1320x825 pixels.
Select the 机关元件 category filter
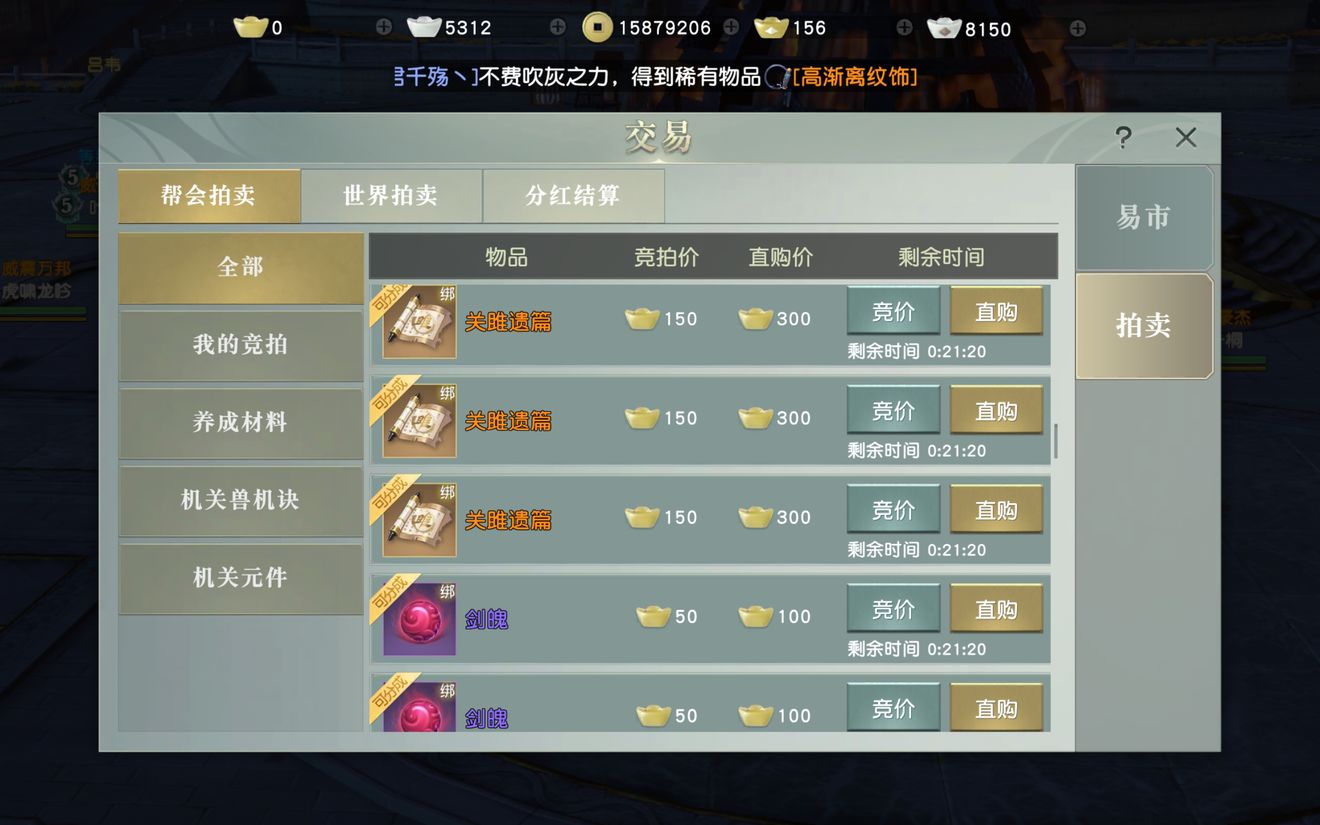coord(240,579)
